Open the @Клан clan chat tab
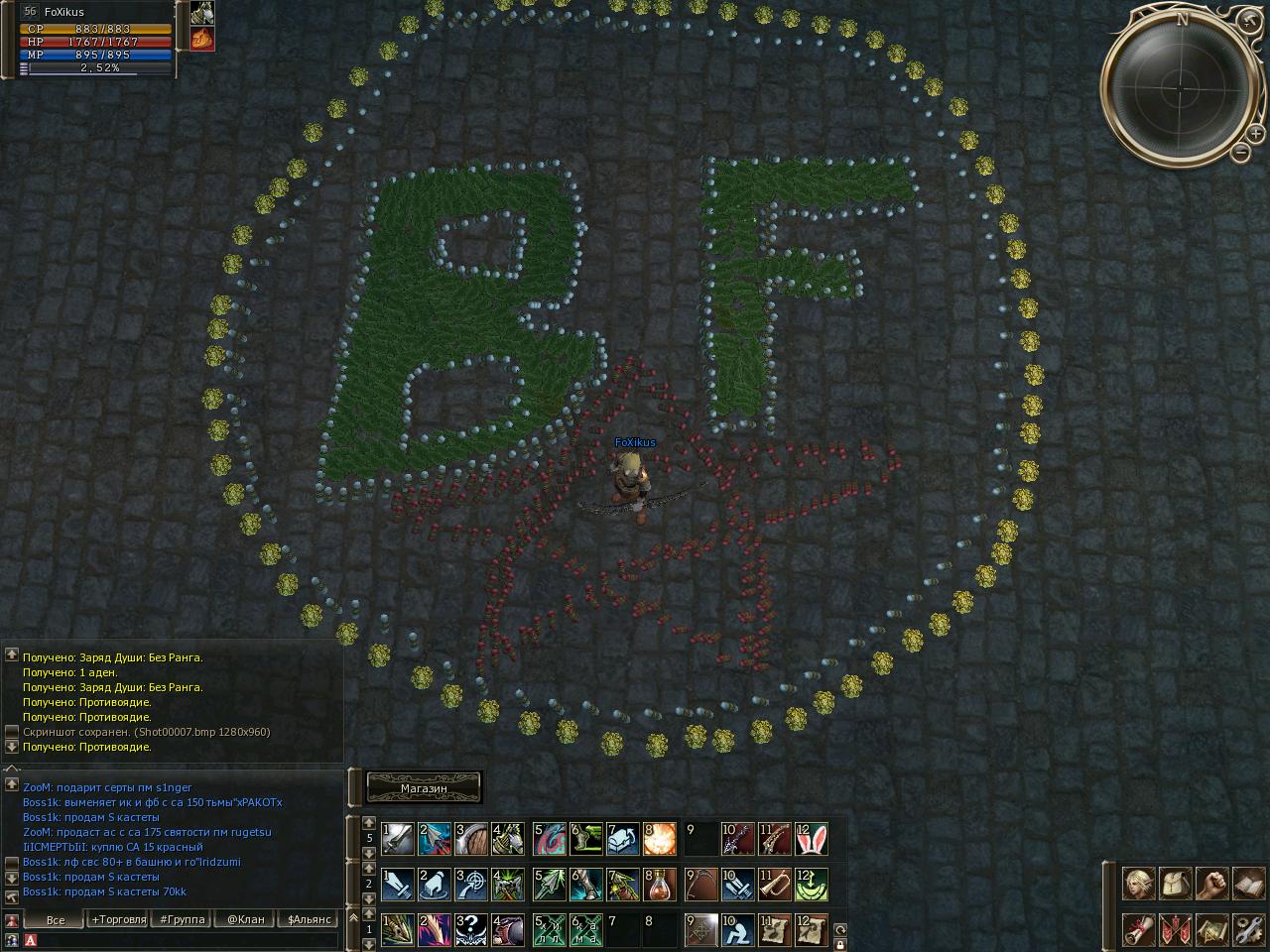The height and width of the screenshot is (952, 1270). (x=245, y=920)
